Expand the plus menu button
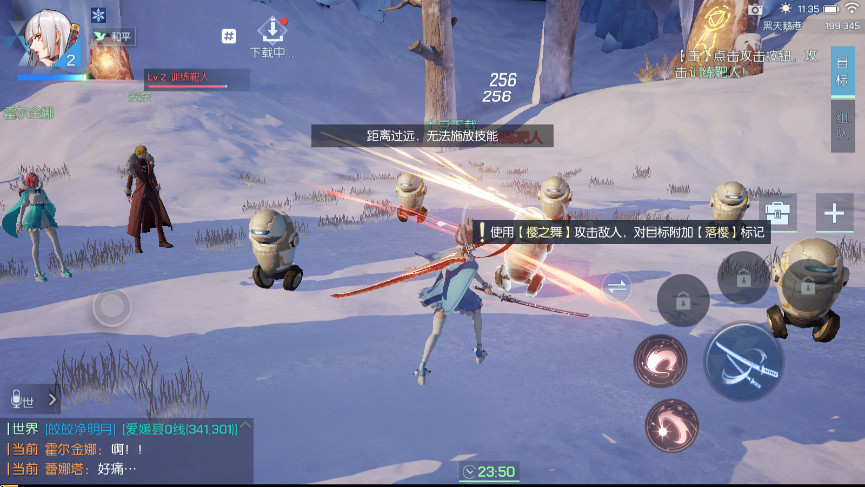The image size is (865, 487). point(834,212)
